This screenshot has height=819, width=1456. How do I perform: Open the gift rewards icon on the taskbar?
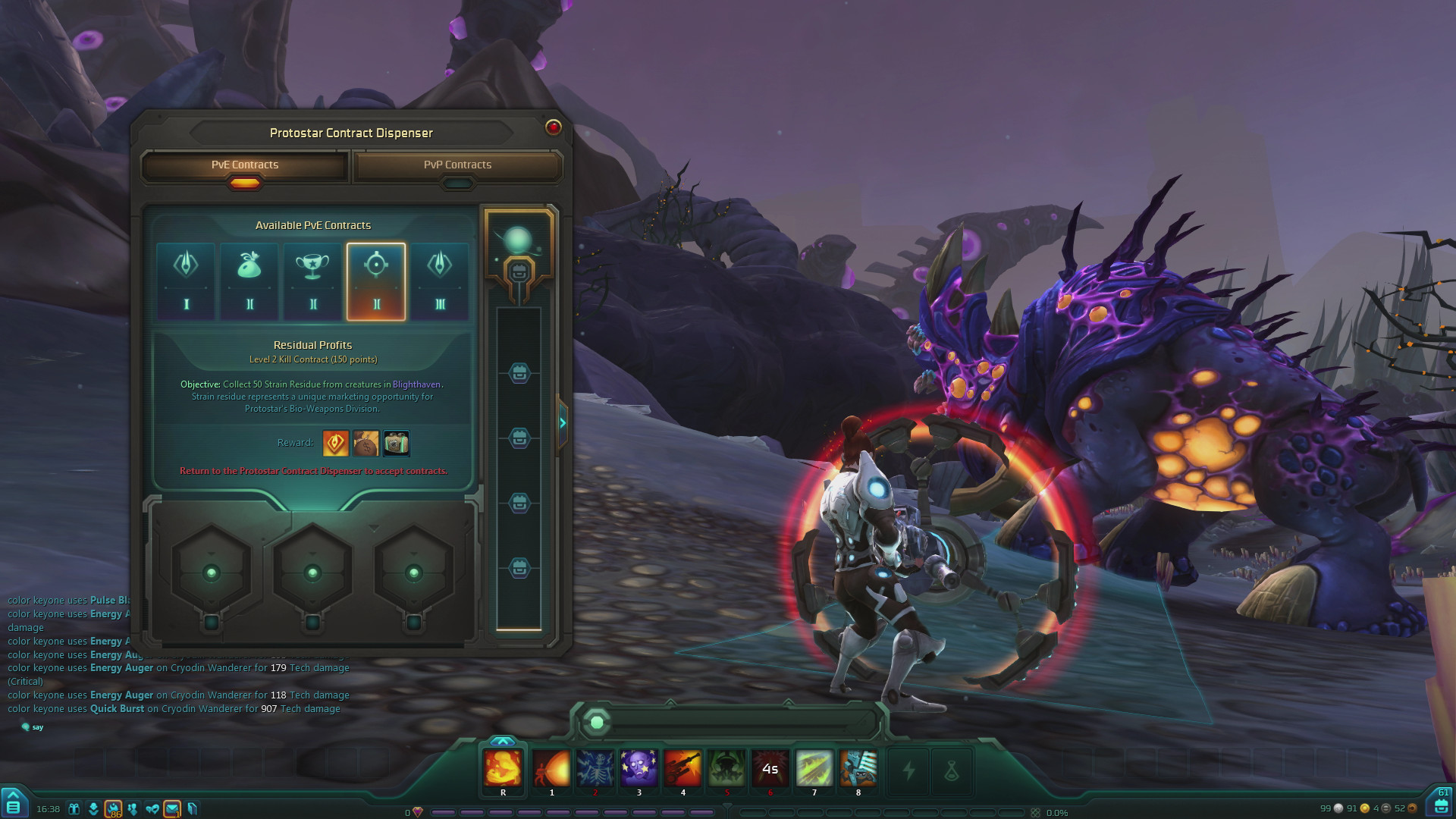click(74, 808)
